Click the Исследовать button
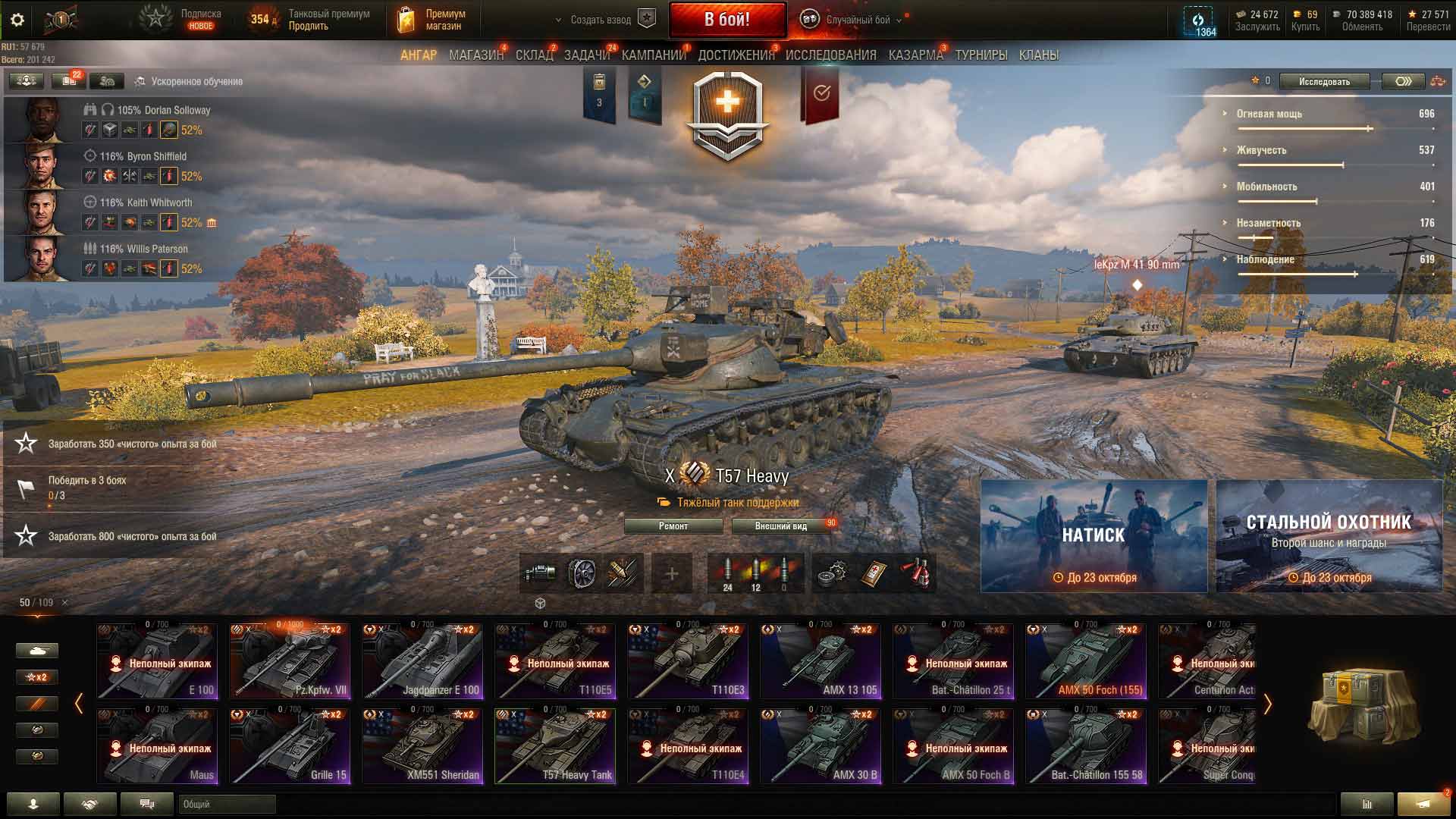Screen dimensions: 1456x819 tap(1324, 82)
